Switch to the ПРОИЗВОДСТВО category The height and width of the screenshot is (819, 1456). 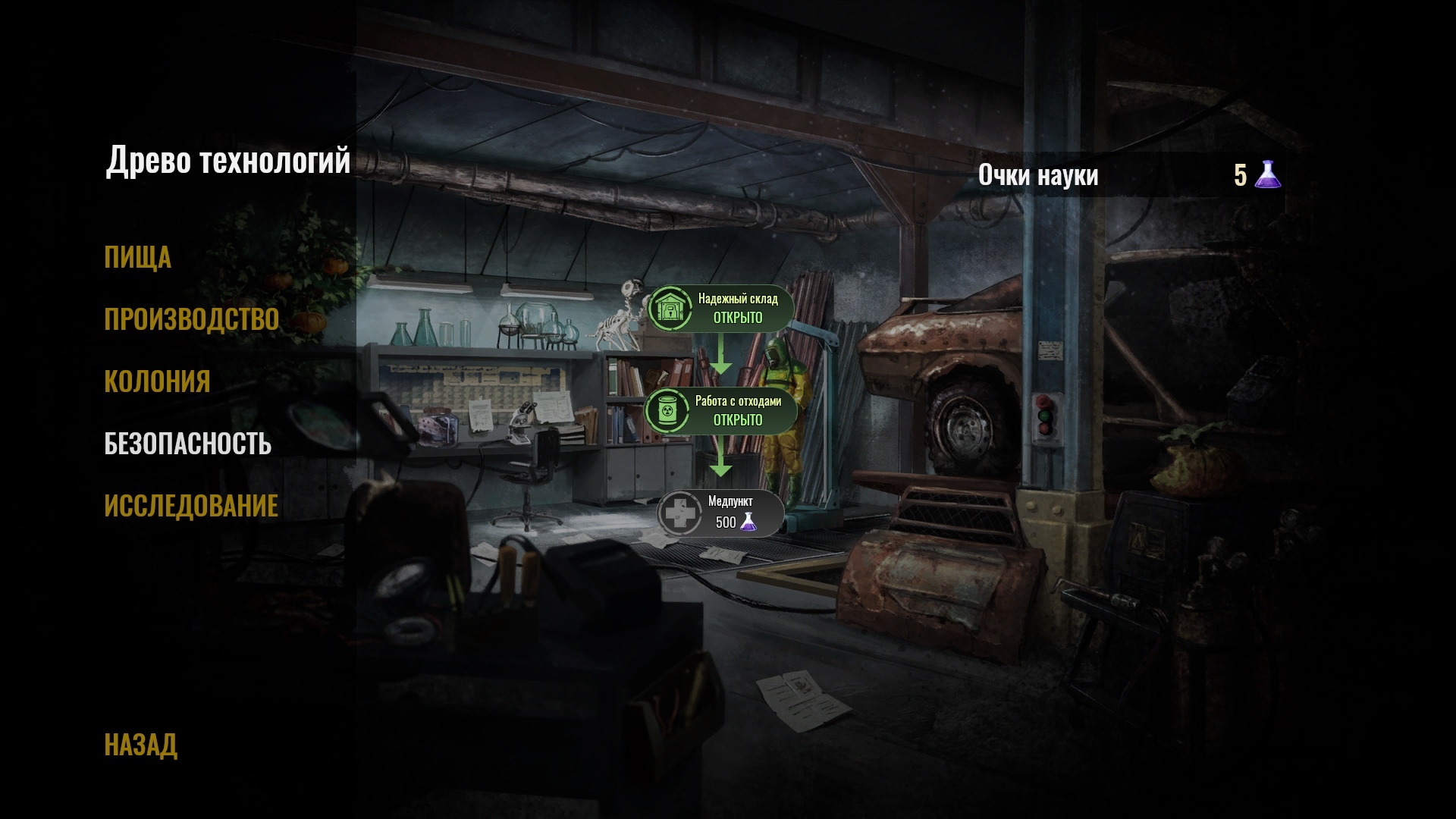(191, 320)
